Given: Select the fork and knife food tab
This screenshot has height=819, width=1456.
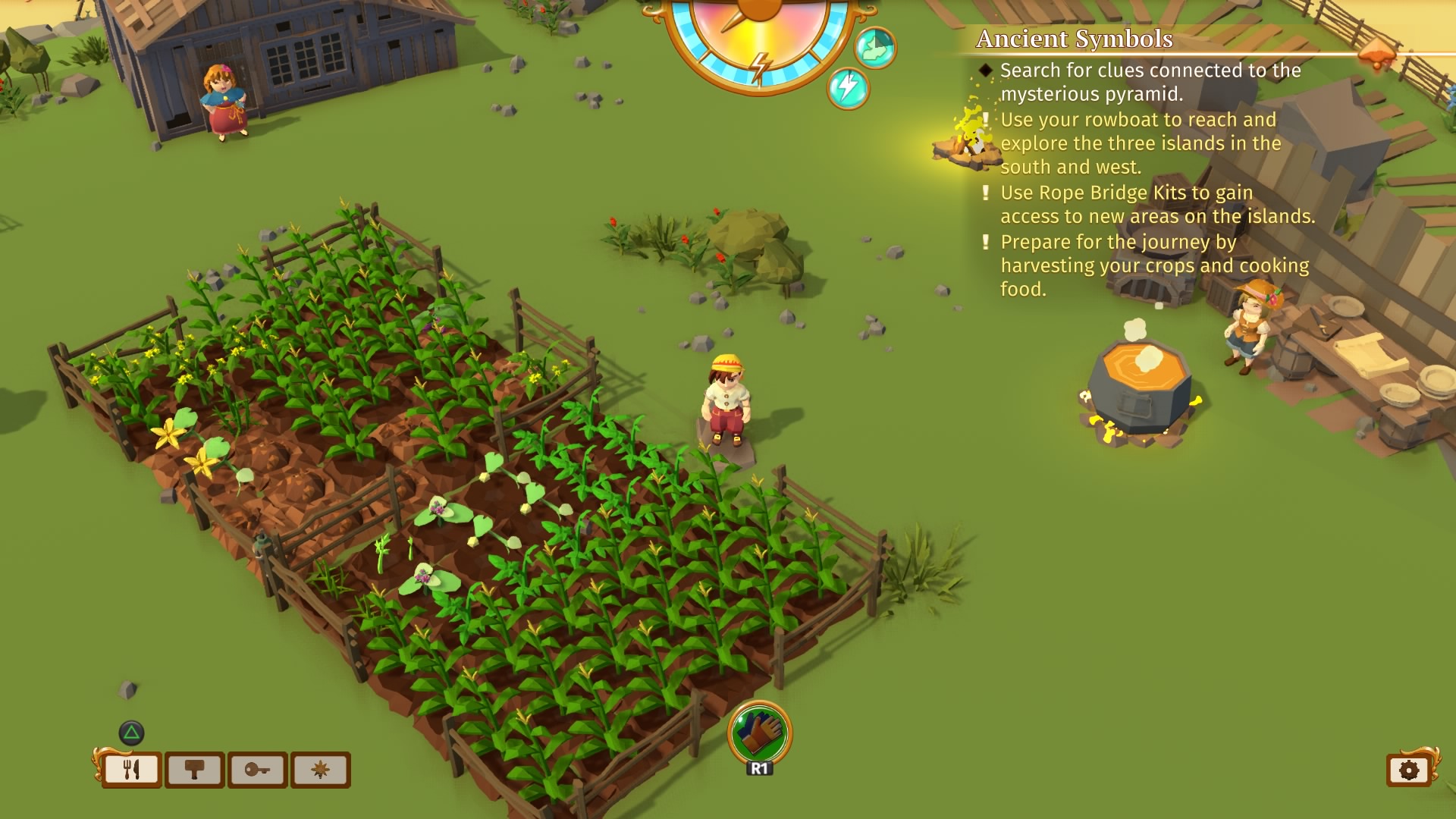Looking at the screenshot, I should (131, 770).
